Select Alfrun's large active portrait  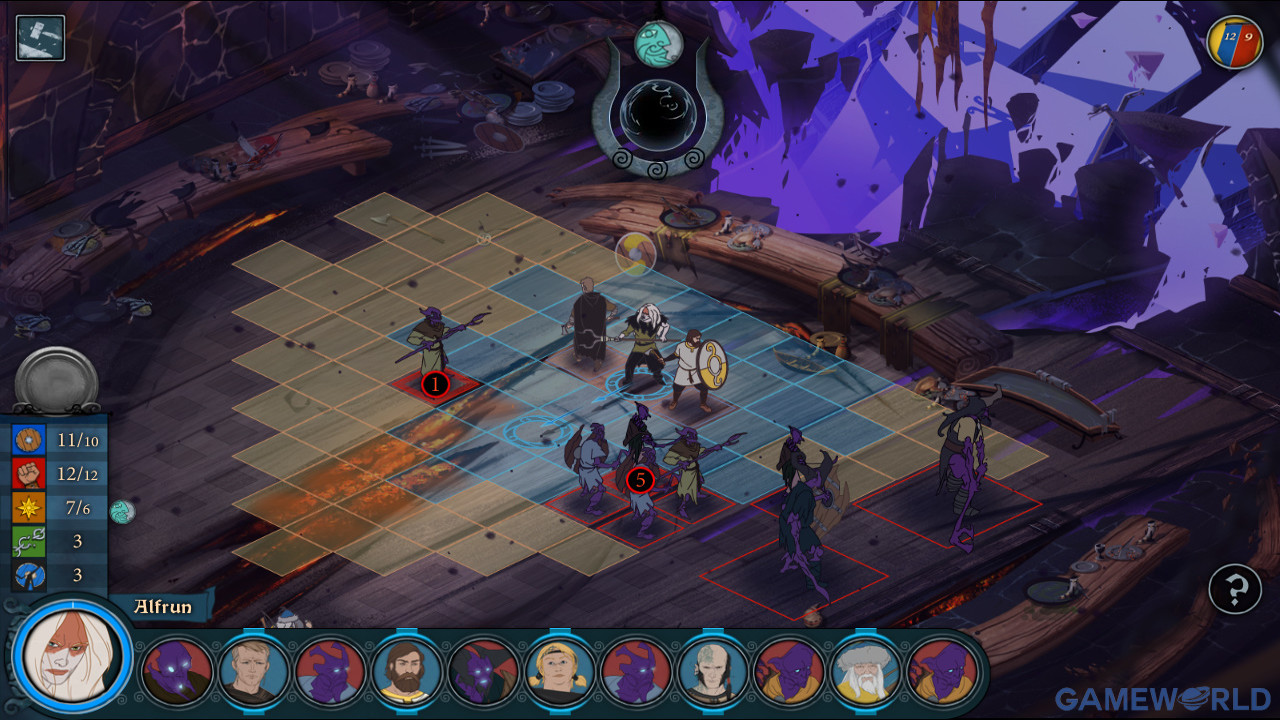[72, 657]
